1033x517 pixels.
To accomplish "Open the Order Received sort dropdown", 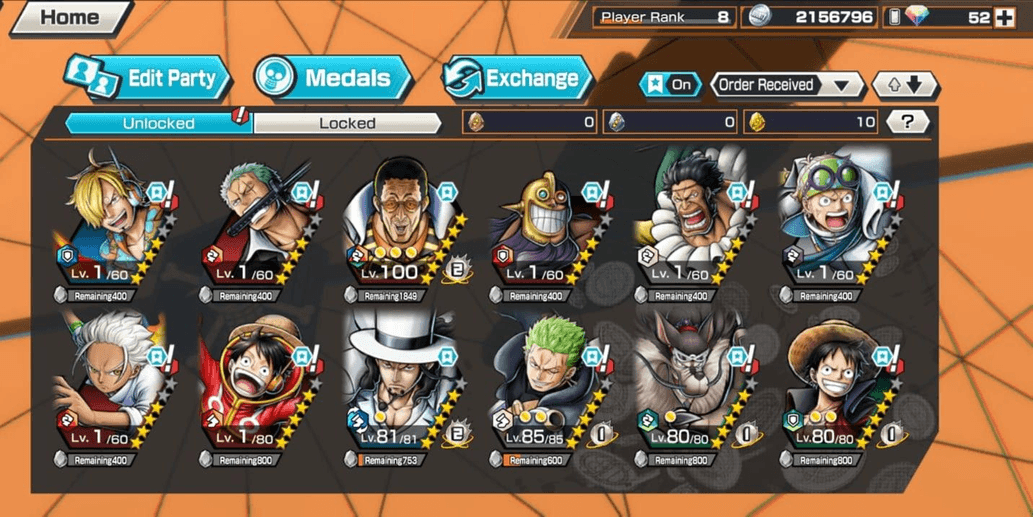I will click(786, 85).
